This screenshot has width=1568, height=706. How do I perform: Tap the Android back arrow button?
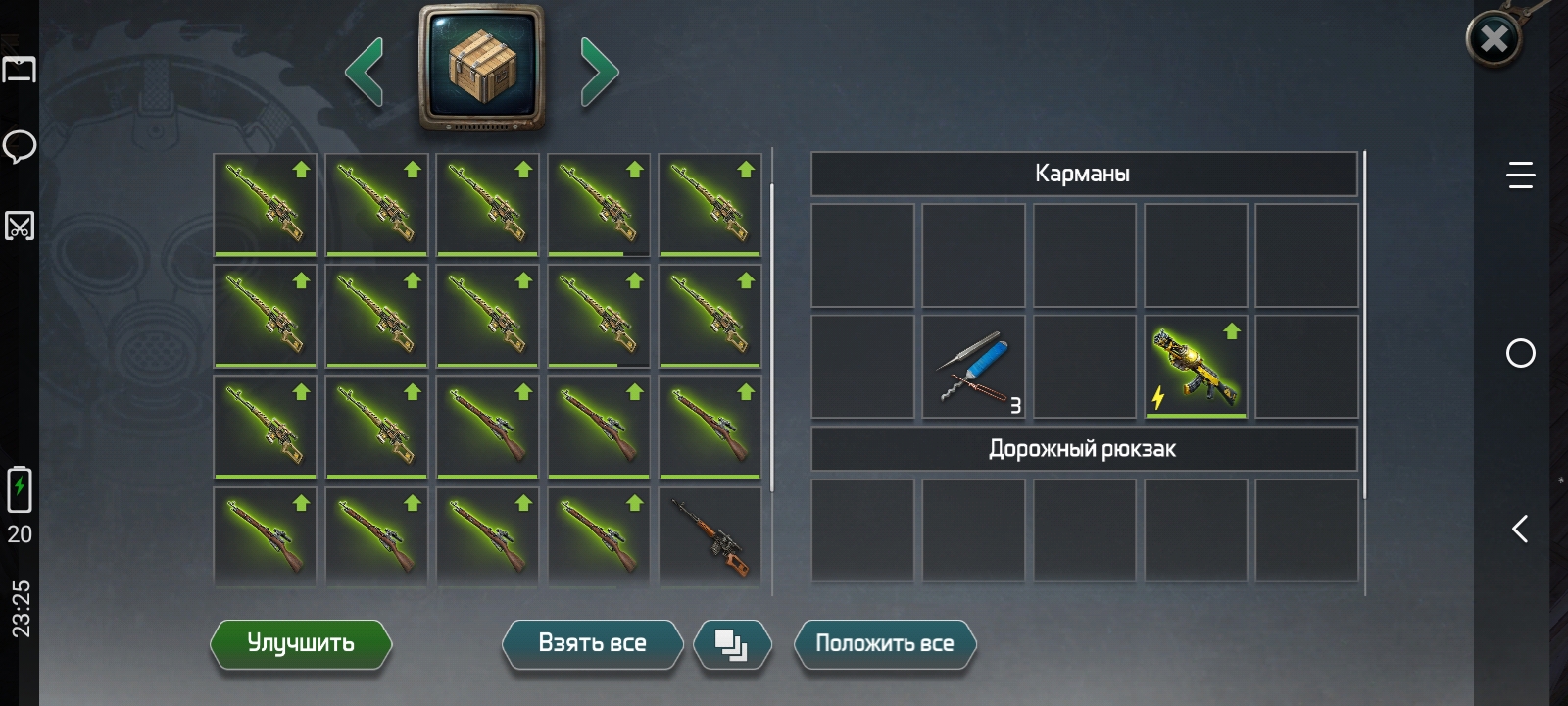(x=1520, y=529)
